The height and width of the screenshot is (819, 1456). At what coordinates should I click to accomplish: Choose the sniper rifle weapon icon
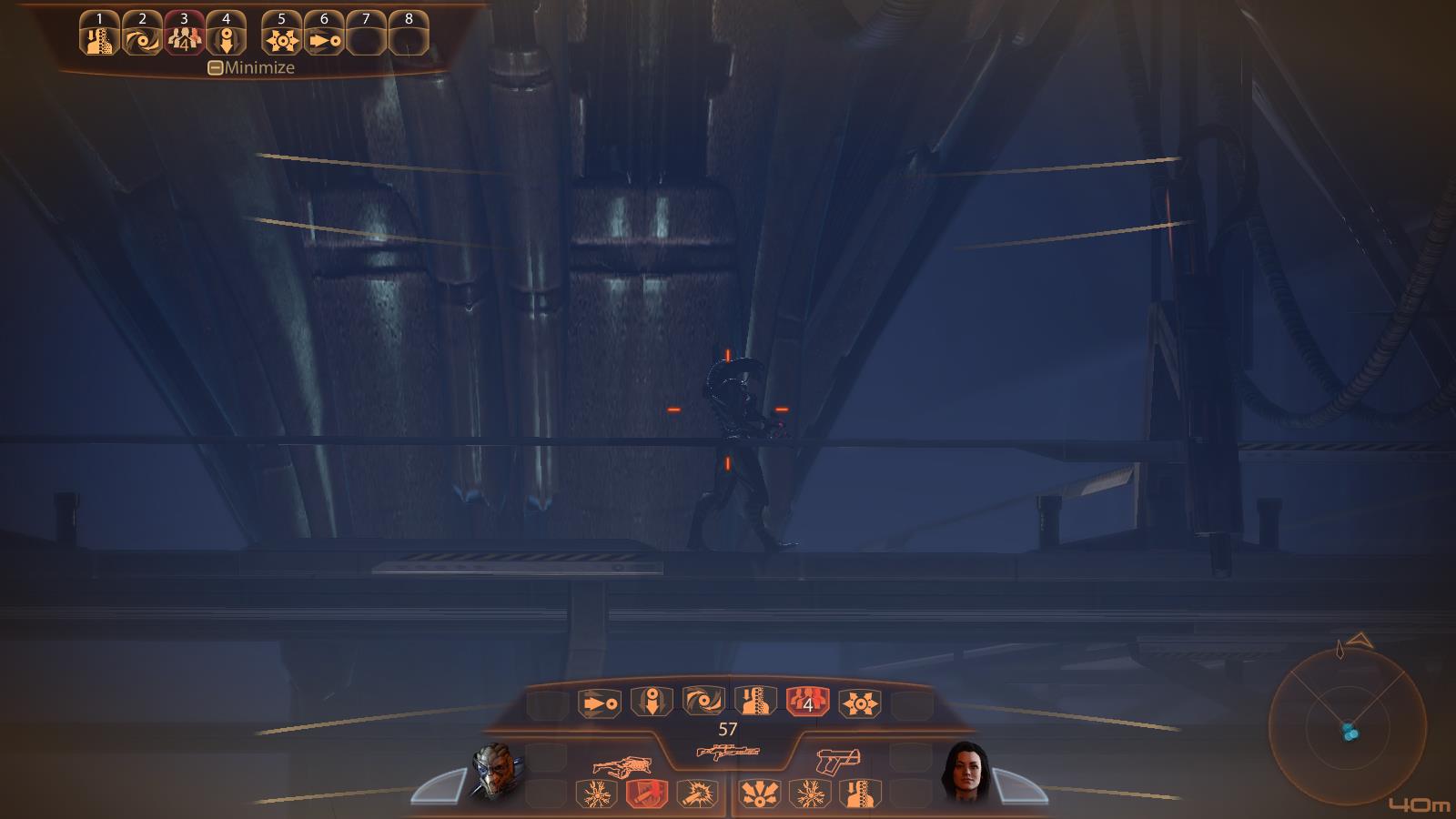pyautogui.click(x=727, y=752)
